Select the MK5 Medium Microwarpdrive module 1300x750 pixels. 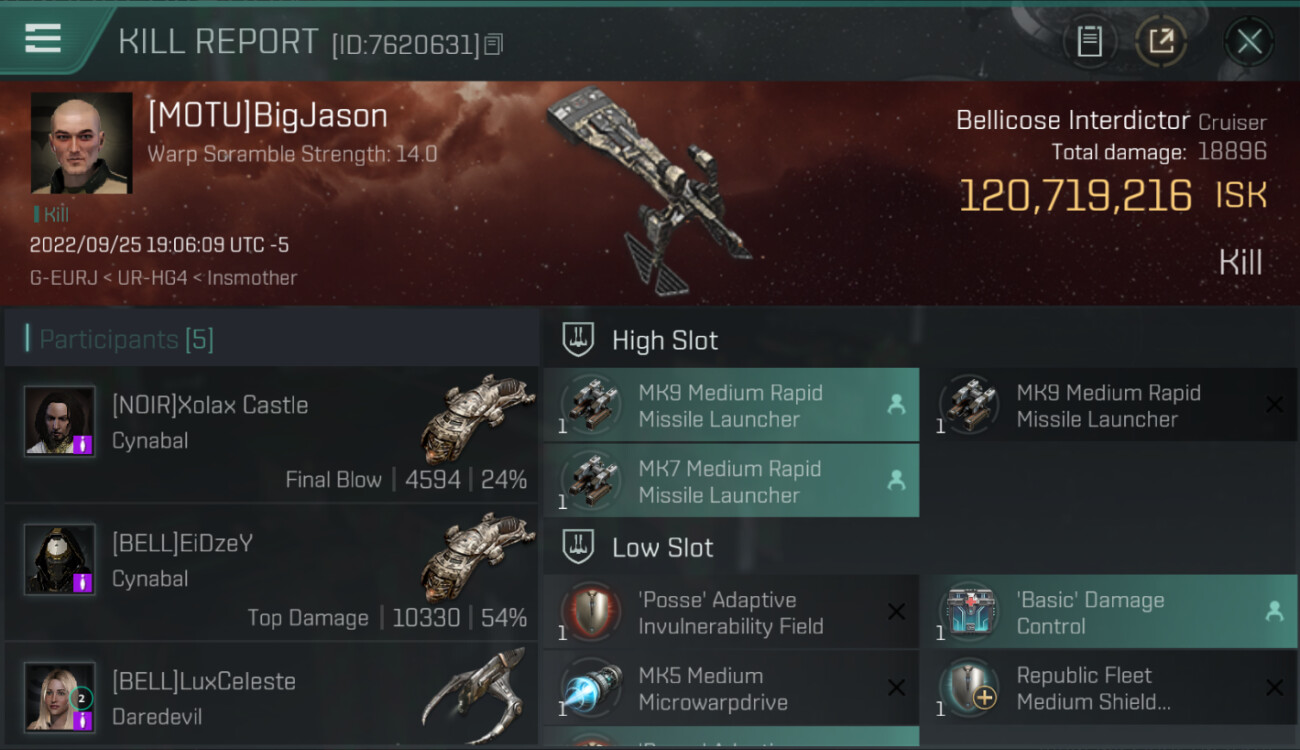(731, 688)
